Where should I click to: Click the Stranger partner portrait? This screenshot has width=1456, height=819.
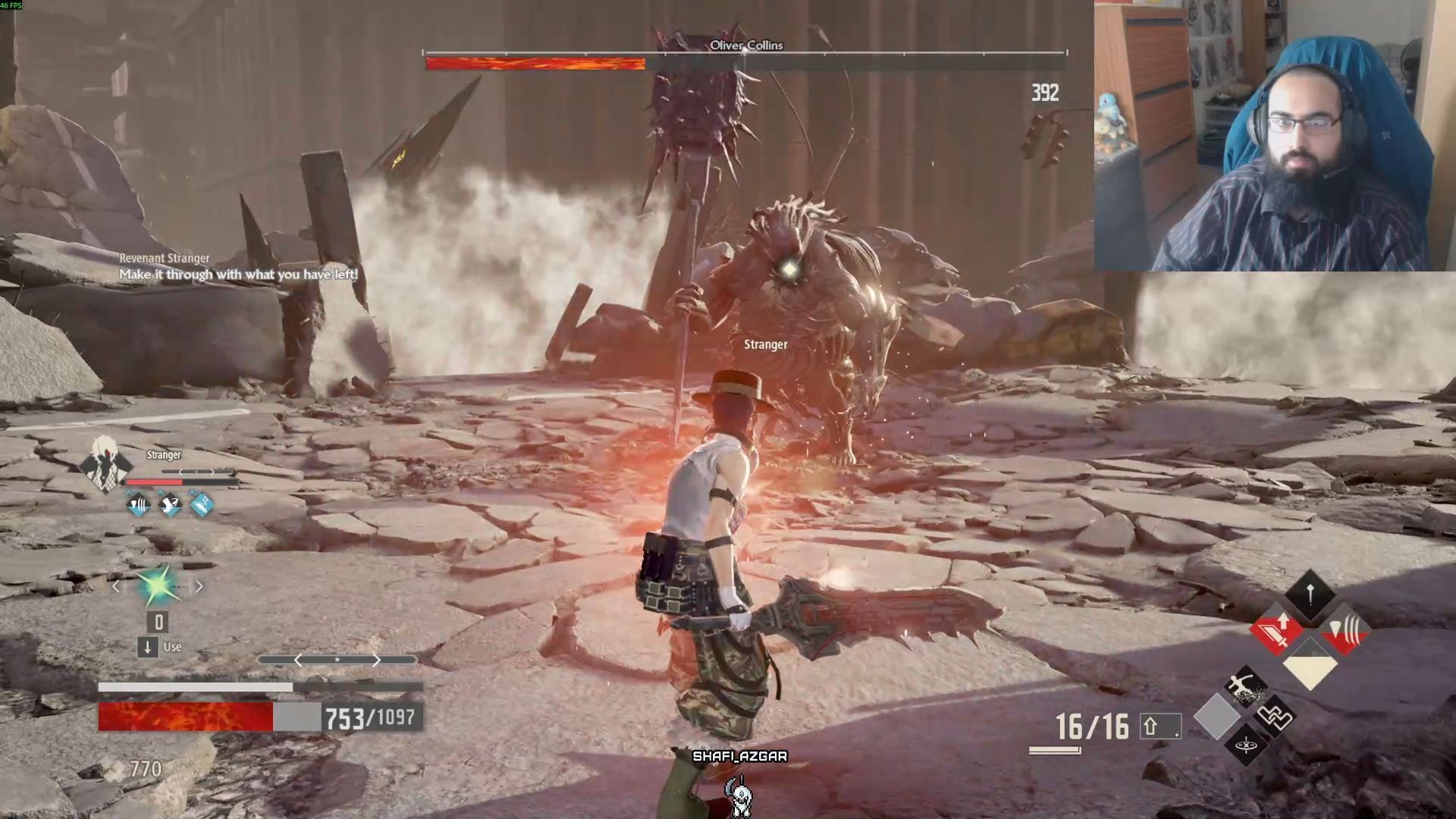click(x=105, y=463)
